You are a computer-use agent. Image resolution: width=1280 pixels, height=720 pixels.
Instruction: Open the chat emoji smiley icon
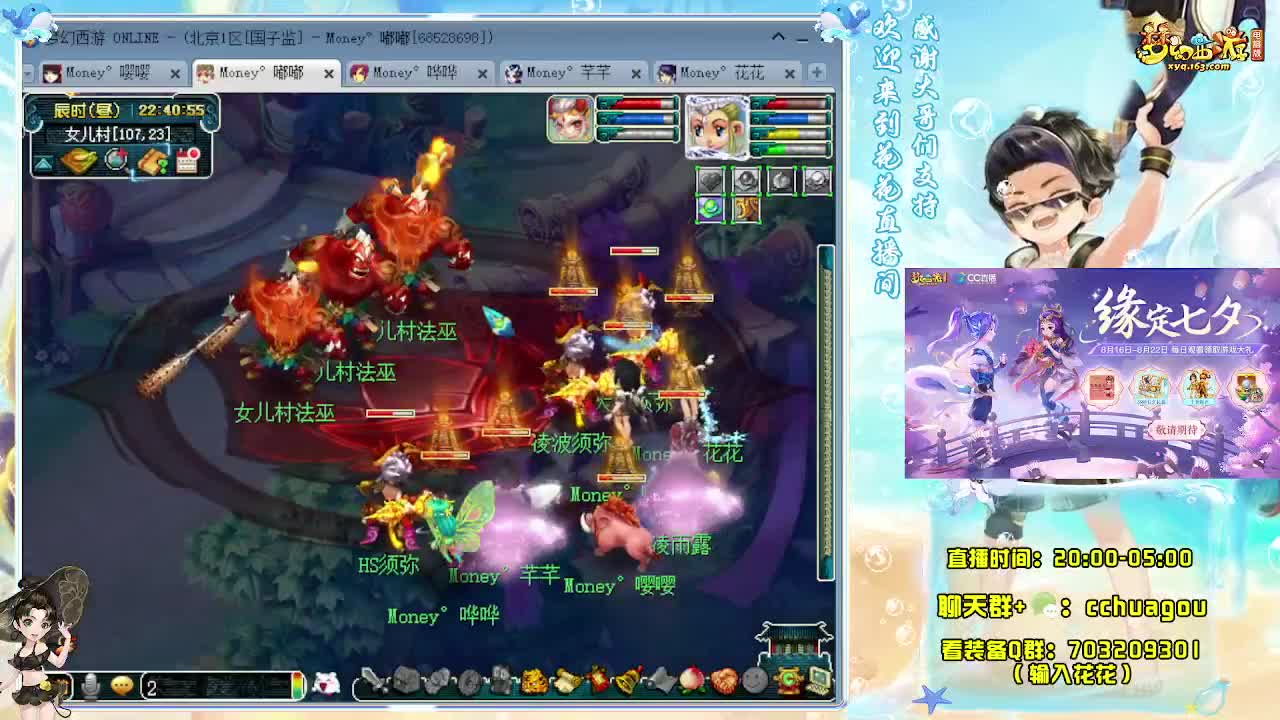pos(122,685)
